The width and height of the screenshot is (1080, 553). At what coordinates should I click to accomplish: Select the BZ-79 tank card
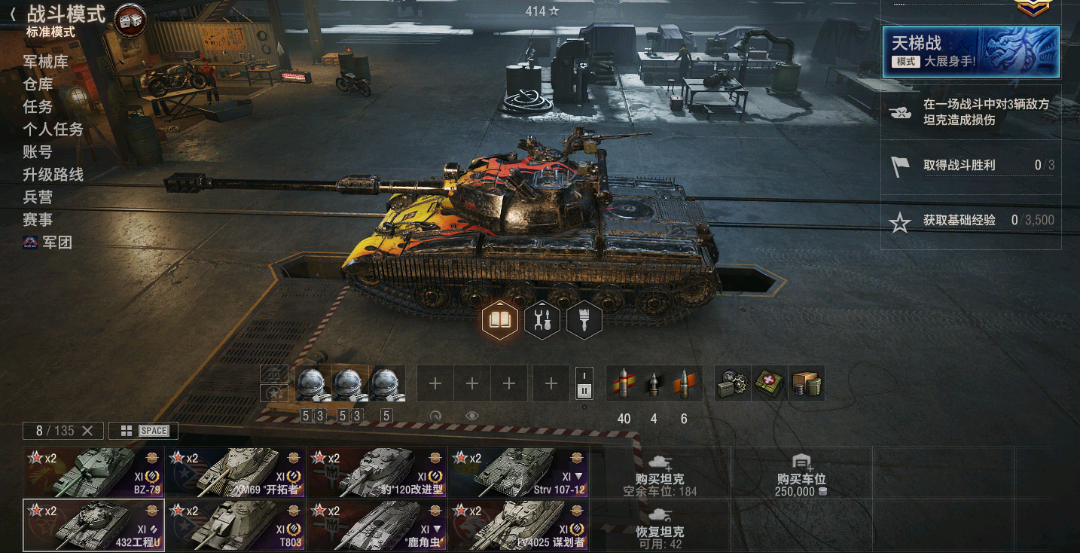(93, 472)
